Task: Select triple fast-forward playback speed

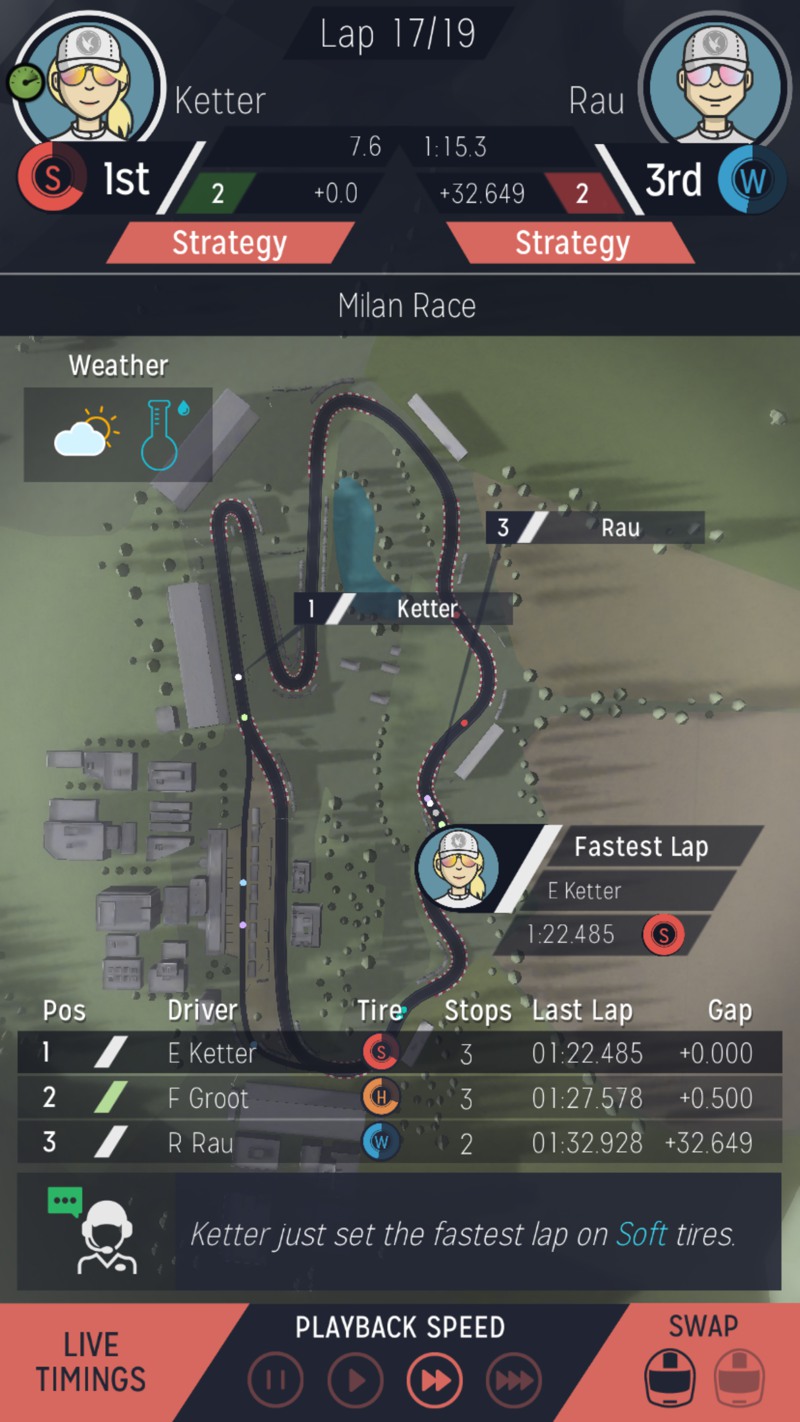Action: click(x=514, y=1381)
